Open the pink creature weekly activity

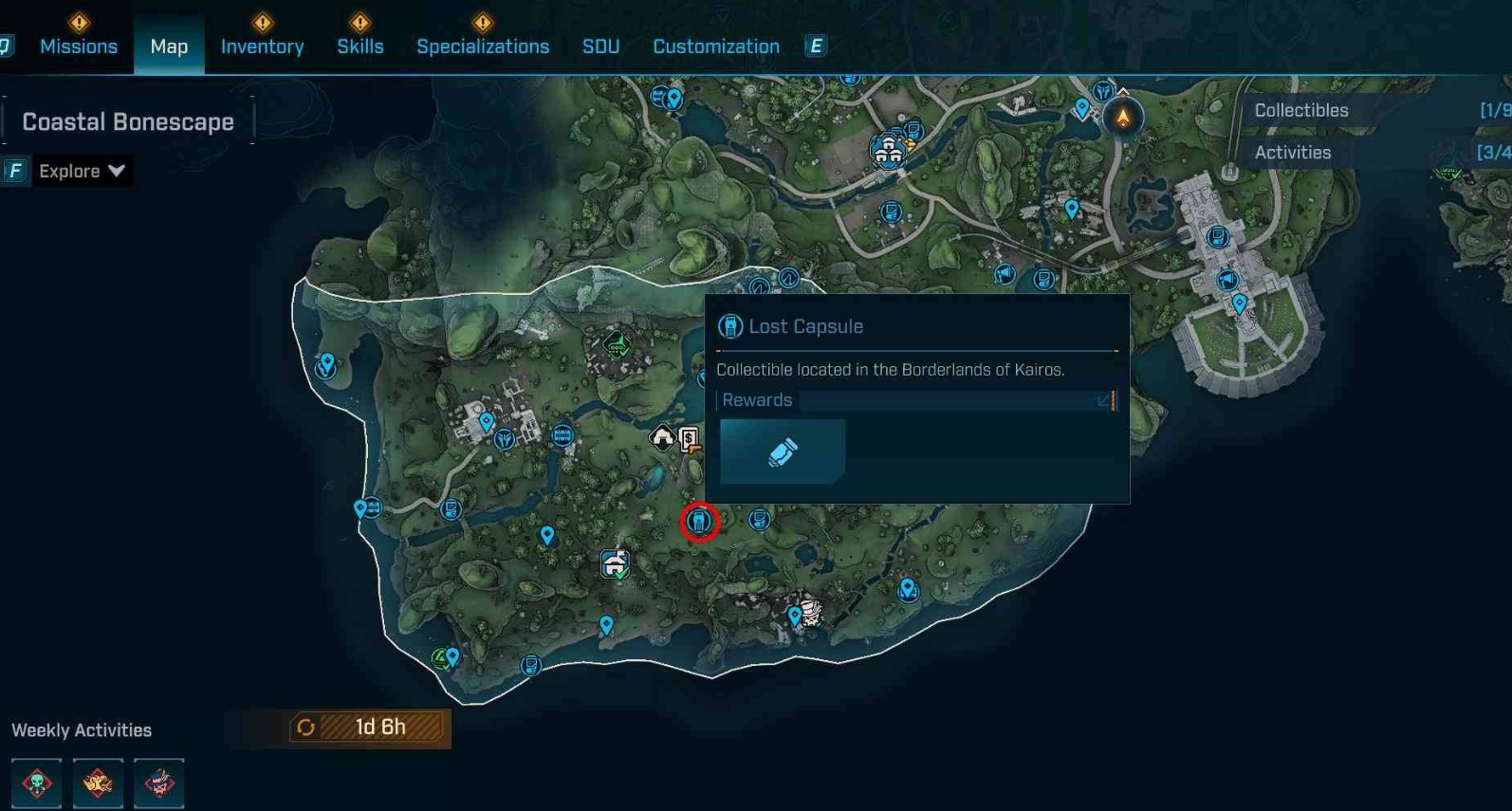[158, 783]
